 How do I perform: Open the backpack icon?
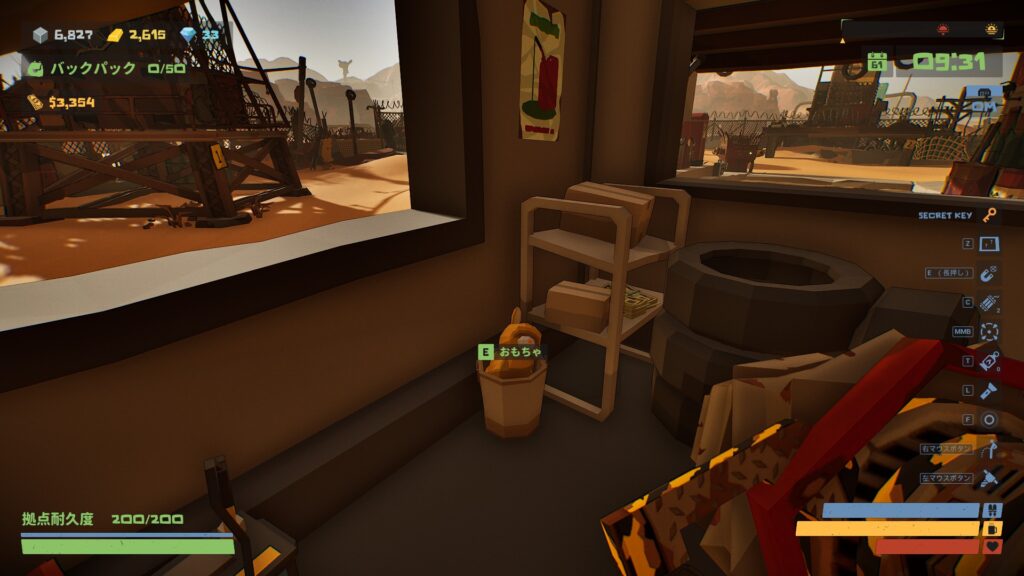point(36,69)
